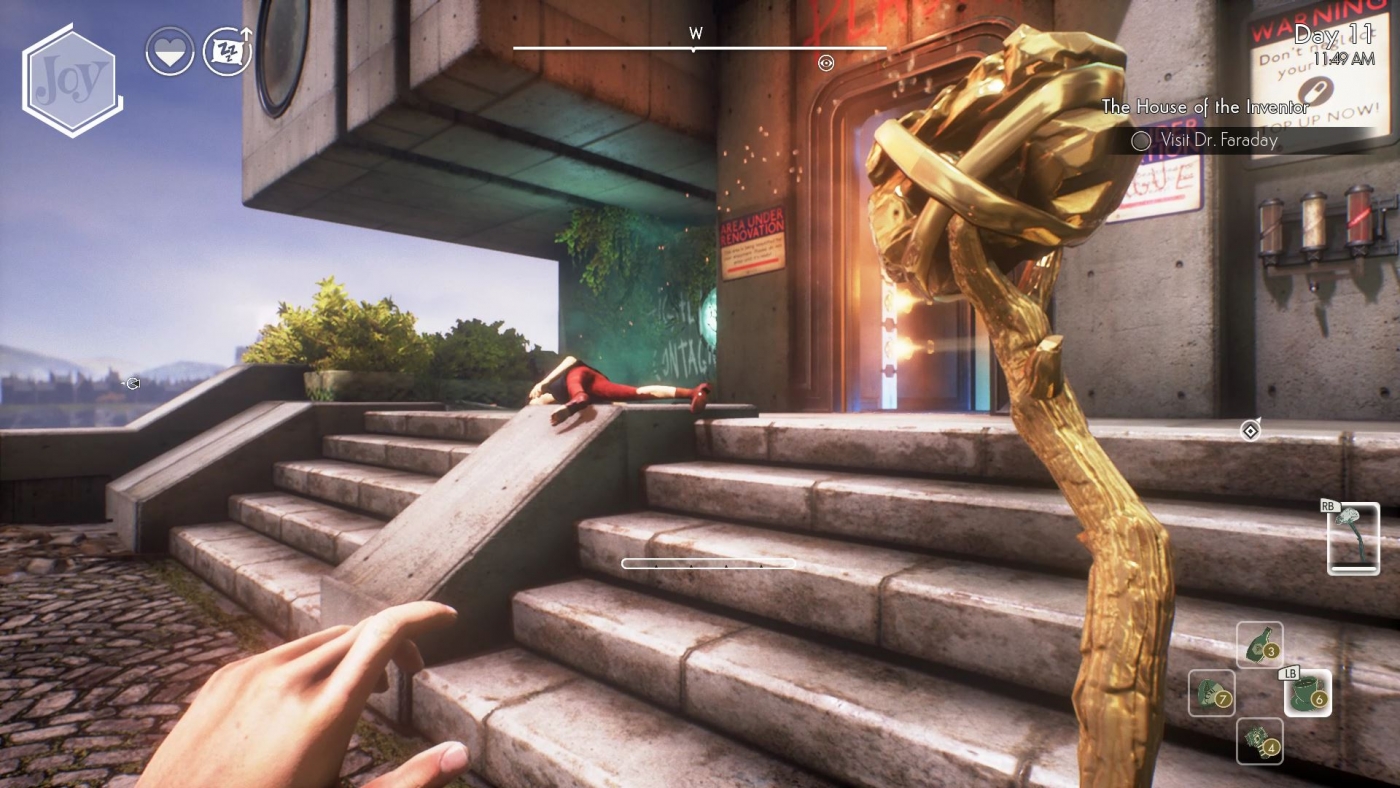The width and height of the screenshot is (1400, 788).
Task: Open the sleep Zzz fatigue indicator
Action: pos(227,50)
